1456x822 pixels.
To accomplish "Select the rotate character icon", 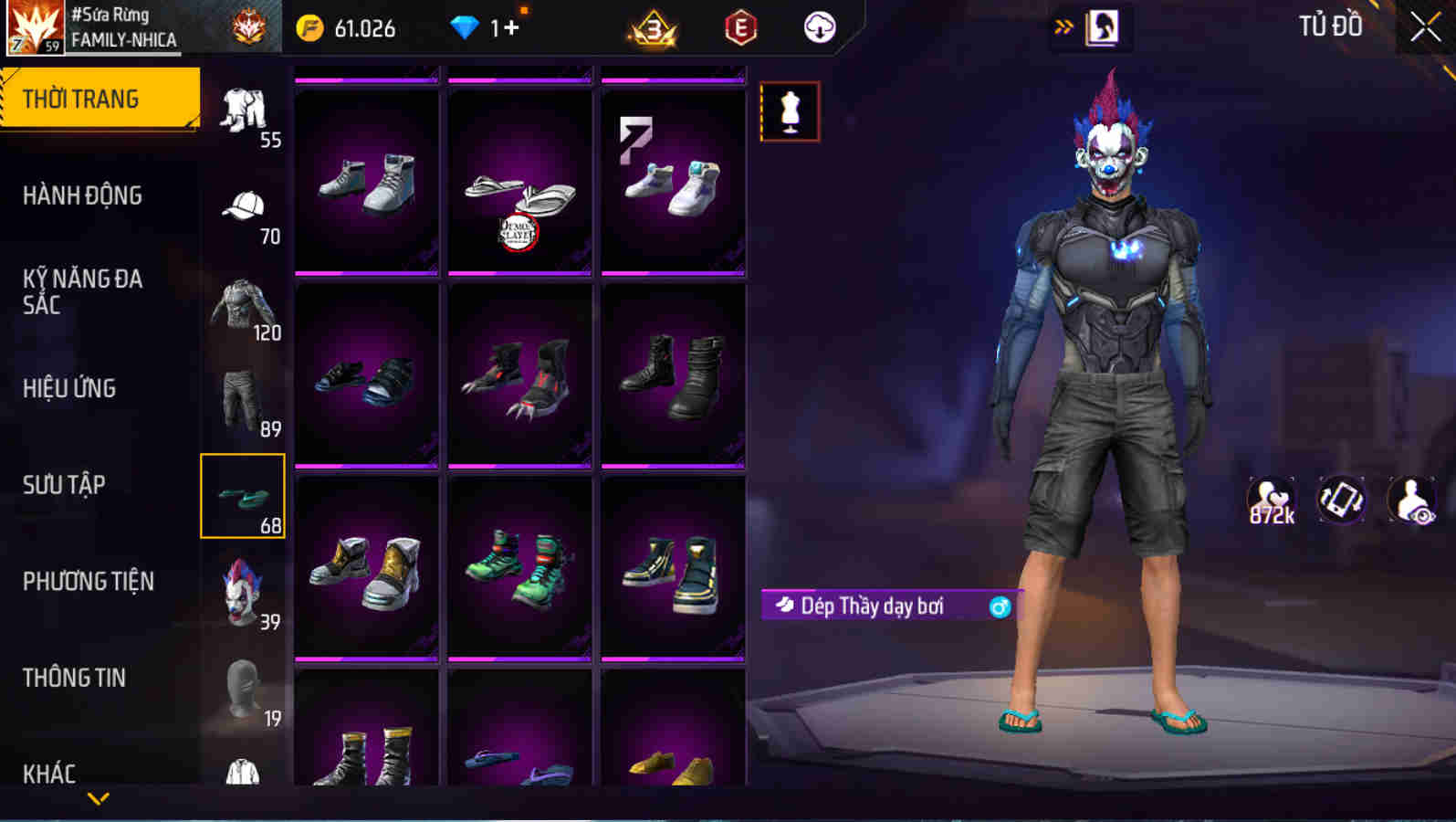I will [1341, 500].
